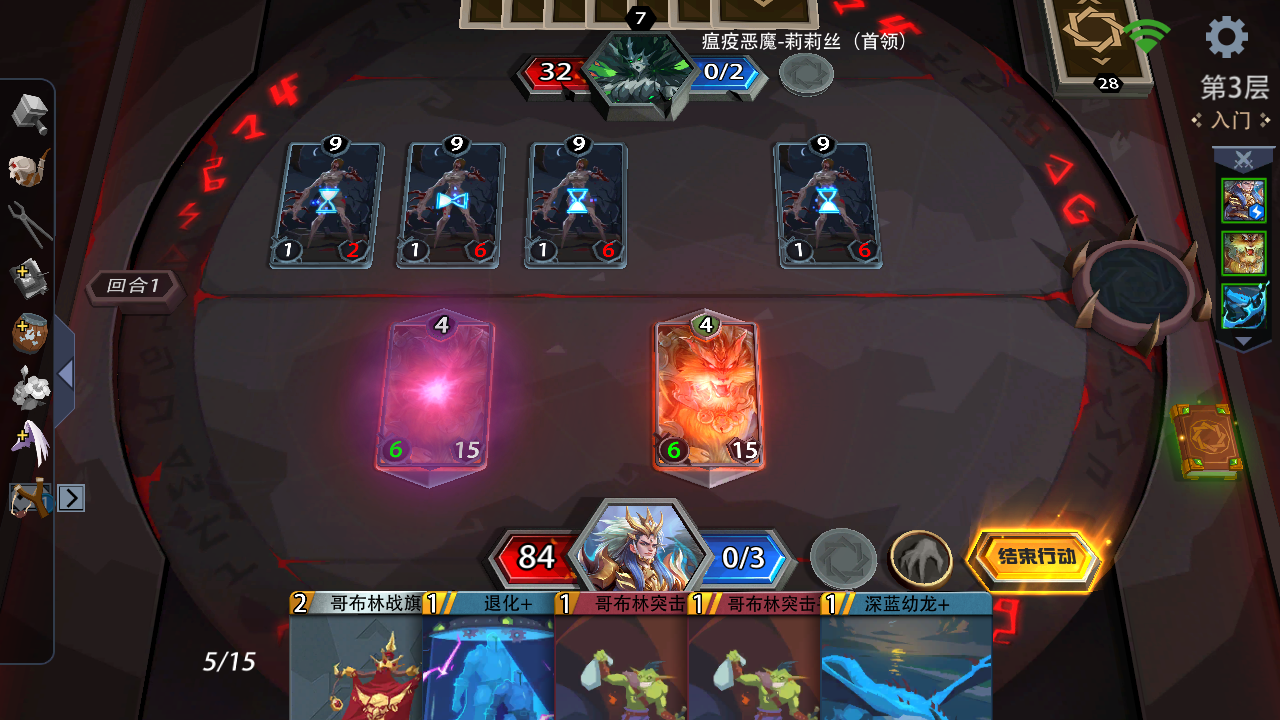This screenshot has width=1280, height=720.
Task: Select the feather wing item on the left
Action: click(30, 445)
